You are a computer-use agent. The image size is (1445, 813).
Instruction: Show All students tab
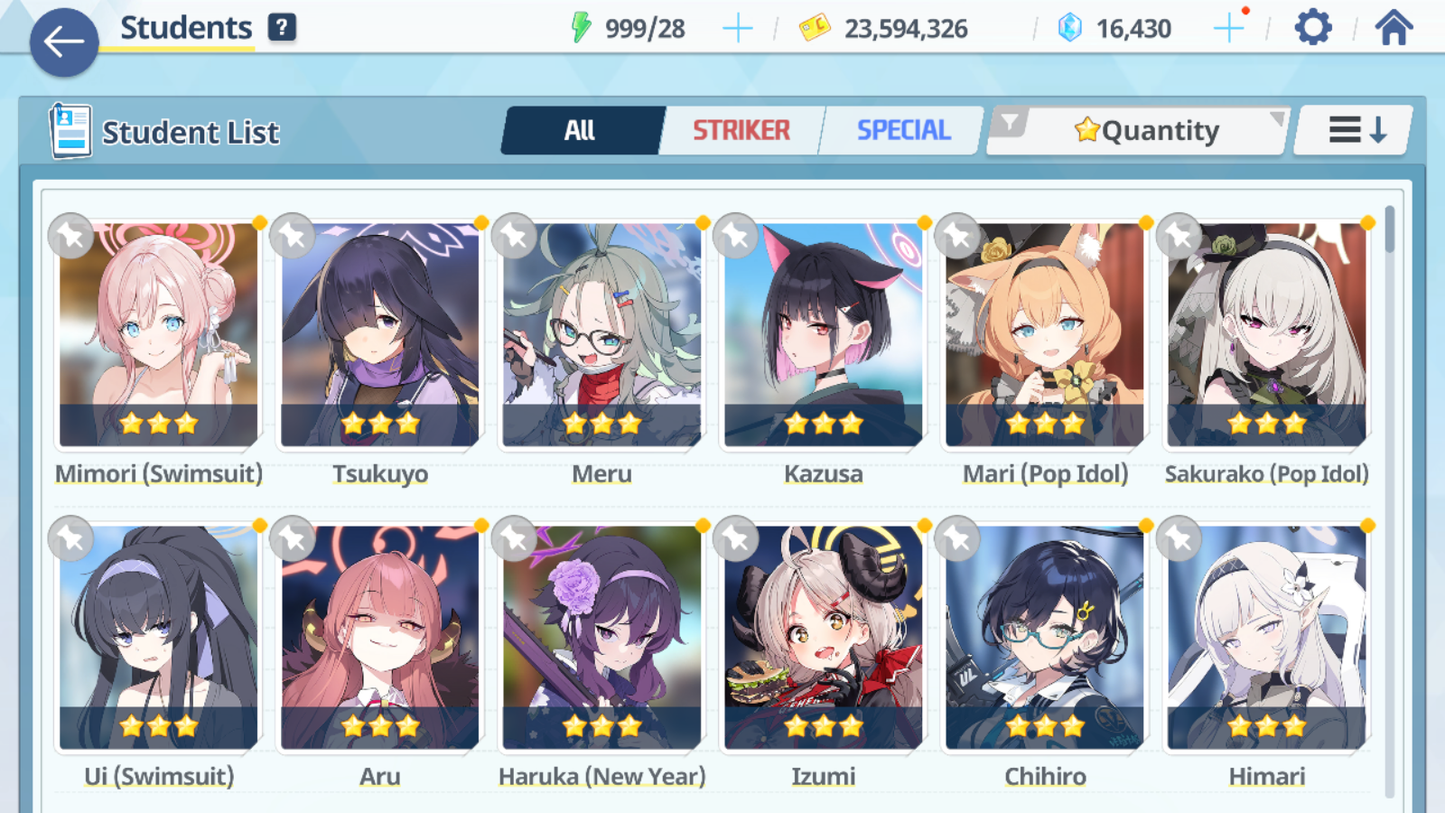coord(580,130)
